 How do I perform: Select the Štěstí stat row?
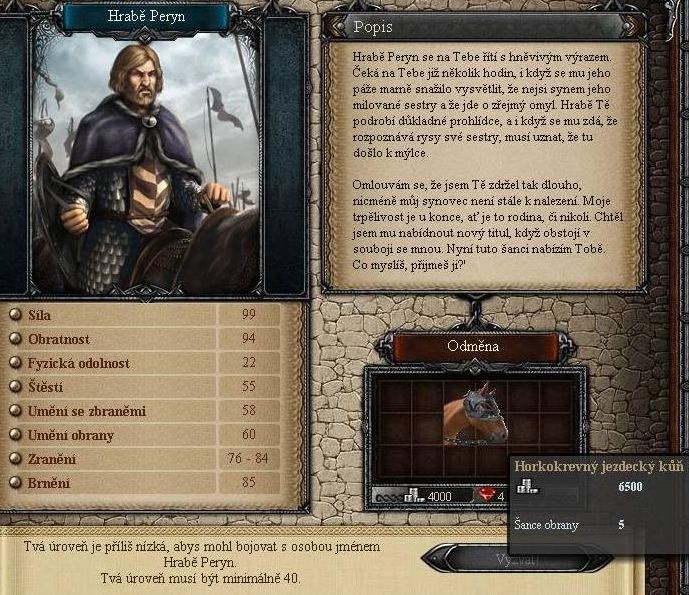coord(150,387)
